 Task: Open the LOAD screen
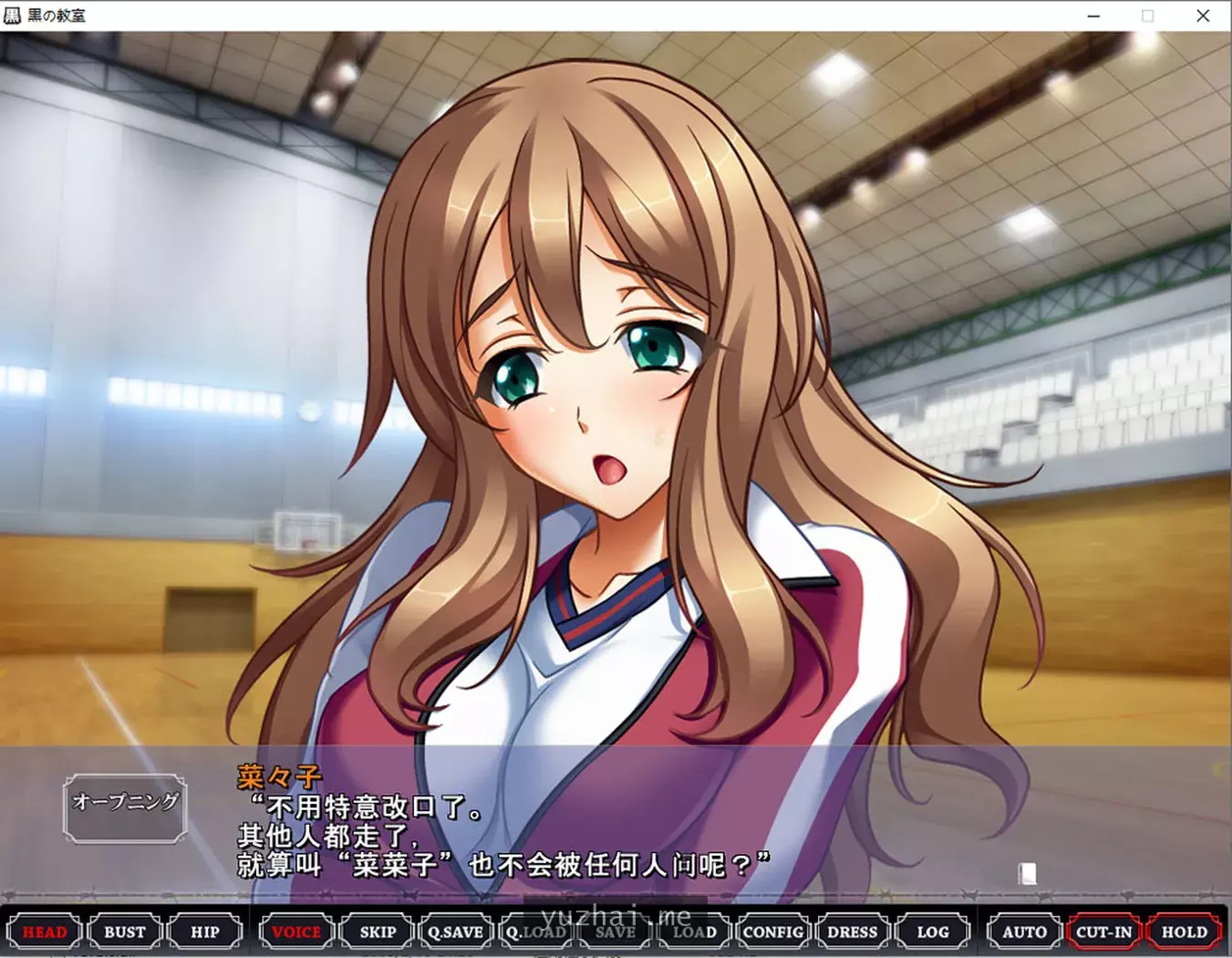click(x=695, y=932)
